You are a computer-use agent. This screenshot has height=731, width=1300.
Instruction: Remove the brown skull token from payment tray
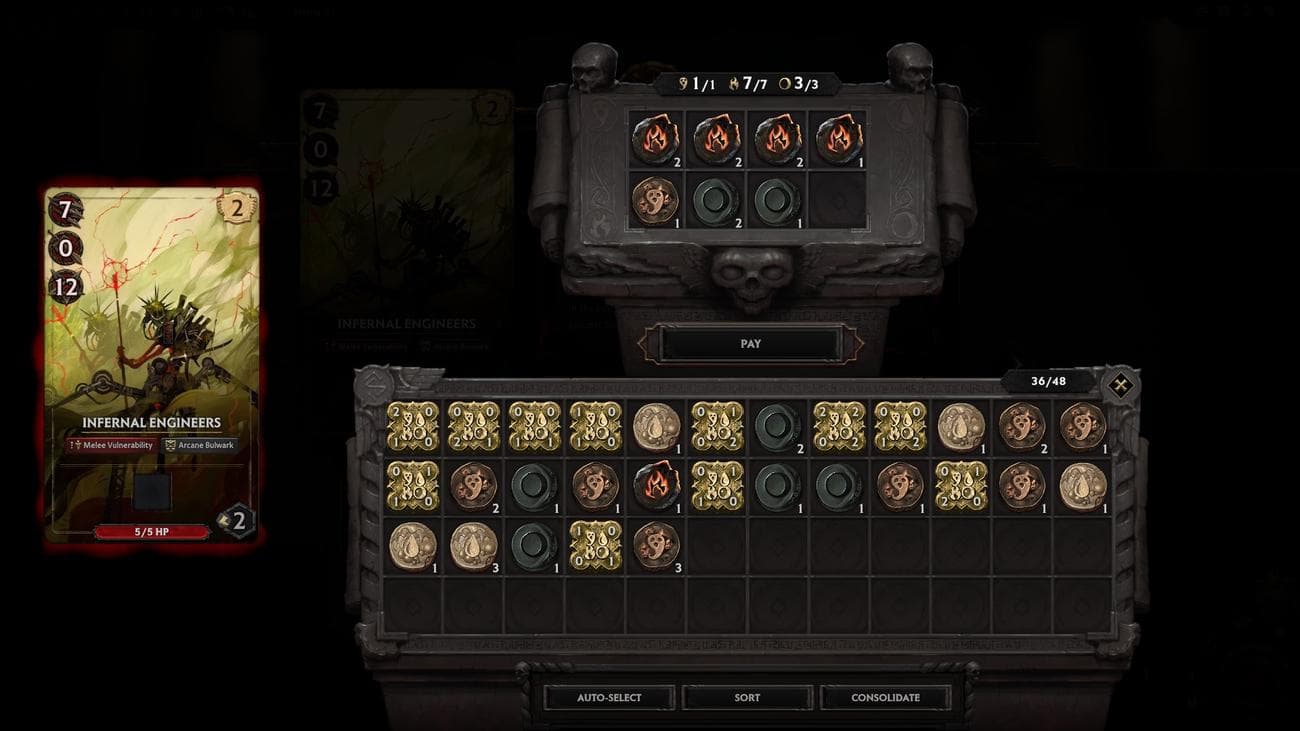(656, 201)
